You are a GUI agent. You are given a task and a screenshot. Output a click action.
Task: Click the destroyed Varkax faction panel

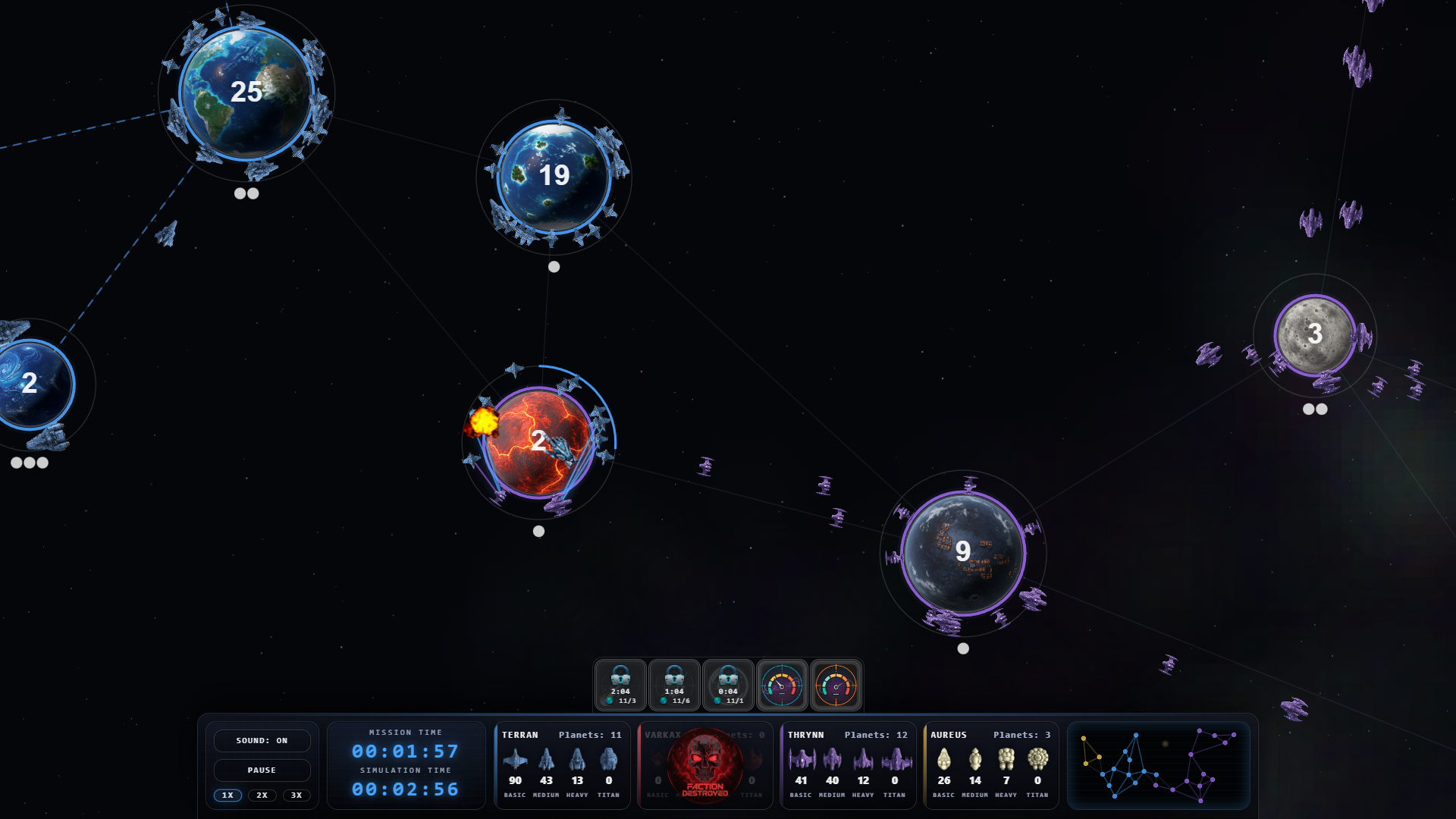[x=704, y=765]
